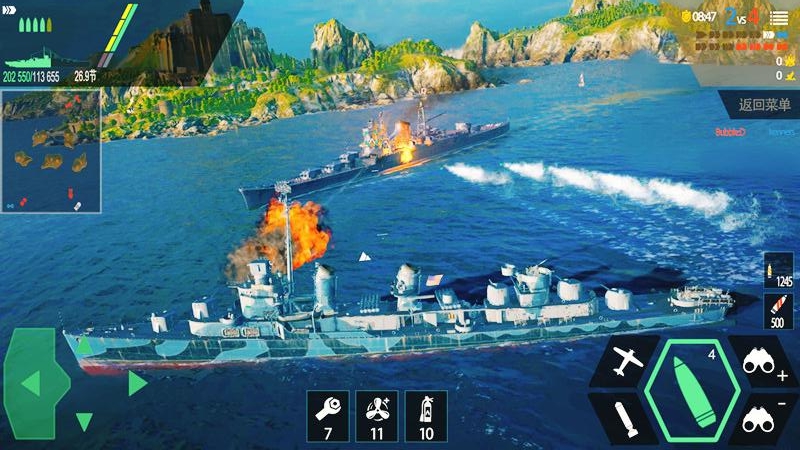Choose the 500 striped shell ammo

[x=777, y=311]
